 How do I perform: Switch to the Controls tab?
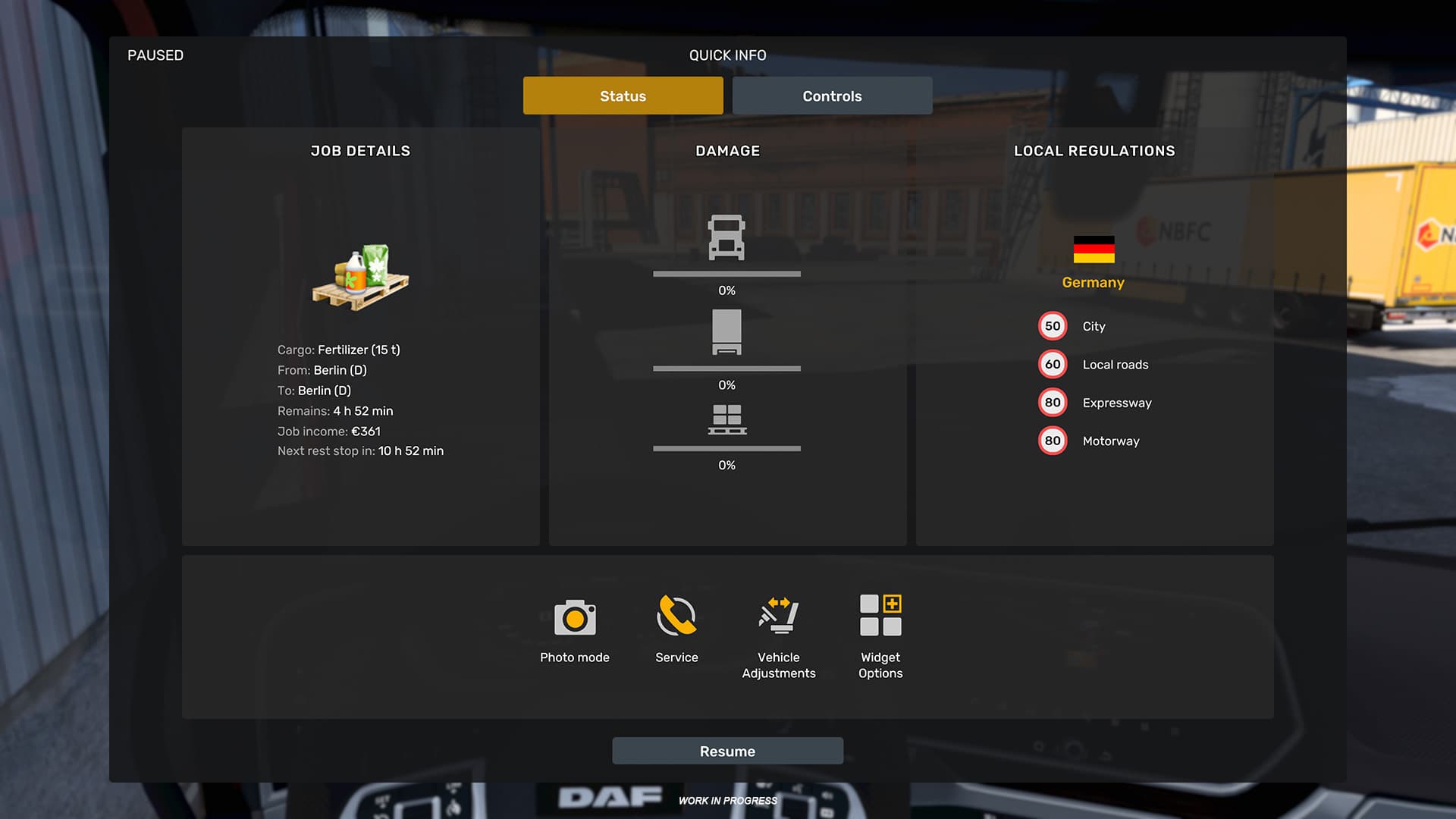832,96
